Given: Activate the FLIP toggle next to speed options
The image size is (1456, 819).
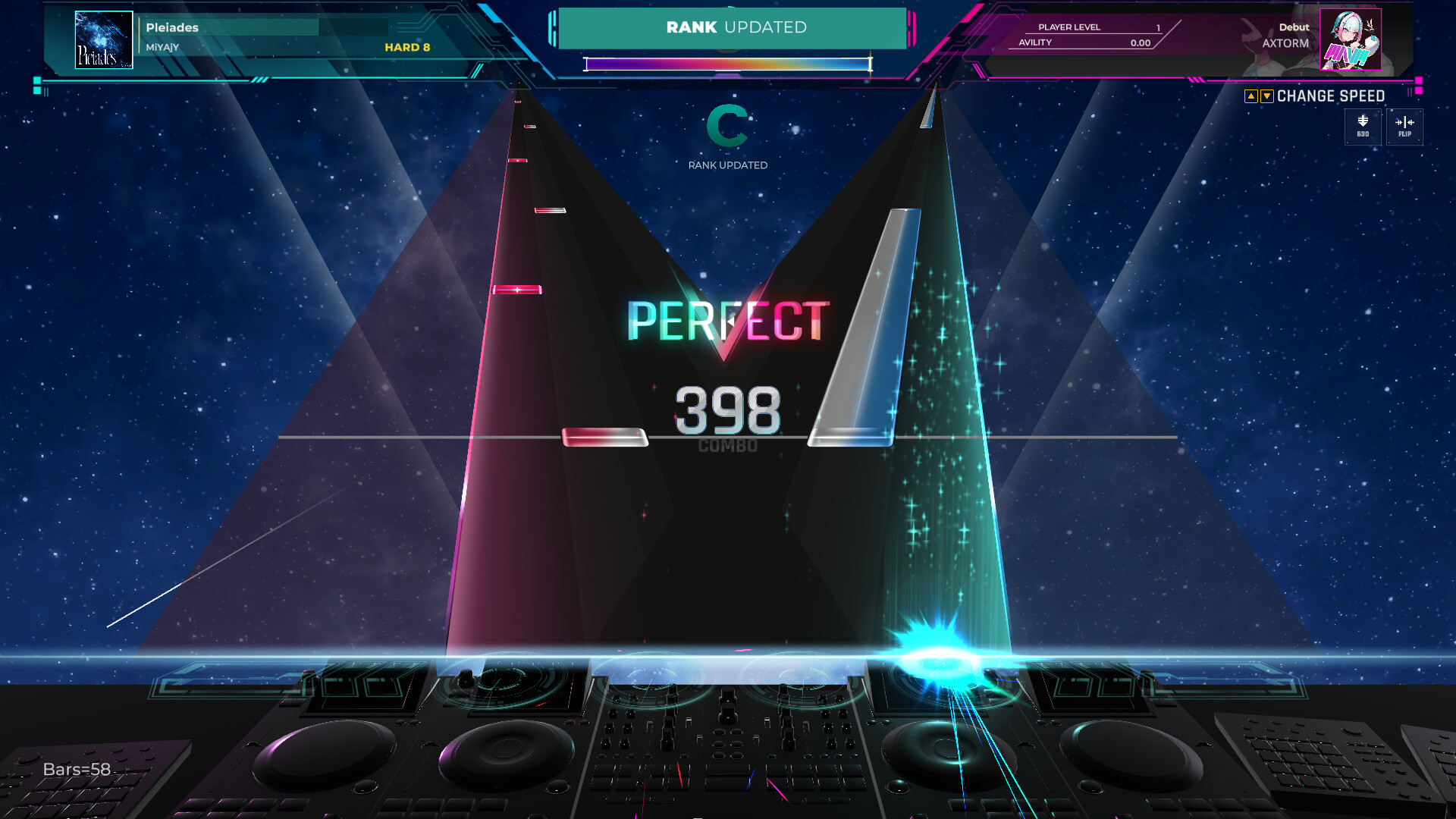Looking at the screenshot, I should (1404, 126).
